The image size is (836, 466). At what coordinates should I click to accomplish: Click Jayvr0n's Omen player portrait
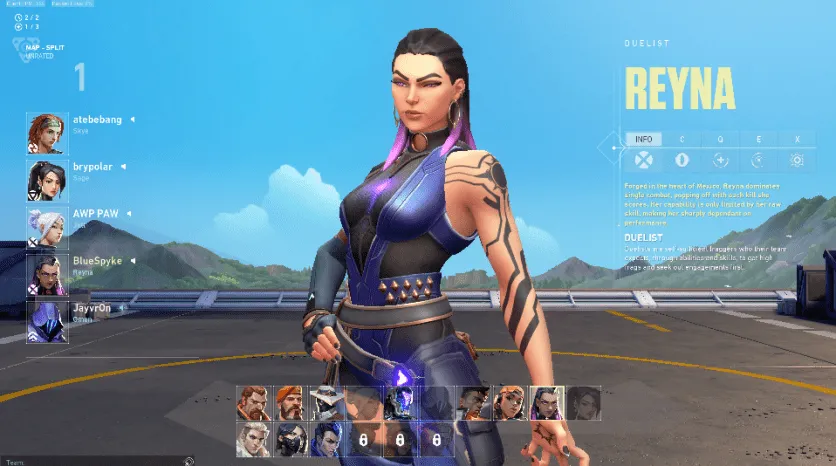pyautogui.click(x=48, y=322)
